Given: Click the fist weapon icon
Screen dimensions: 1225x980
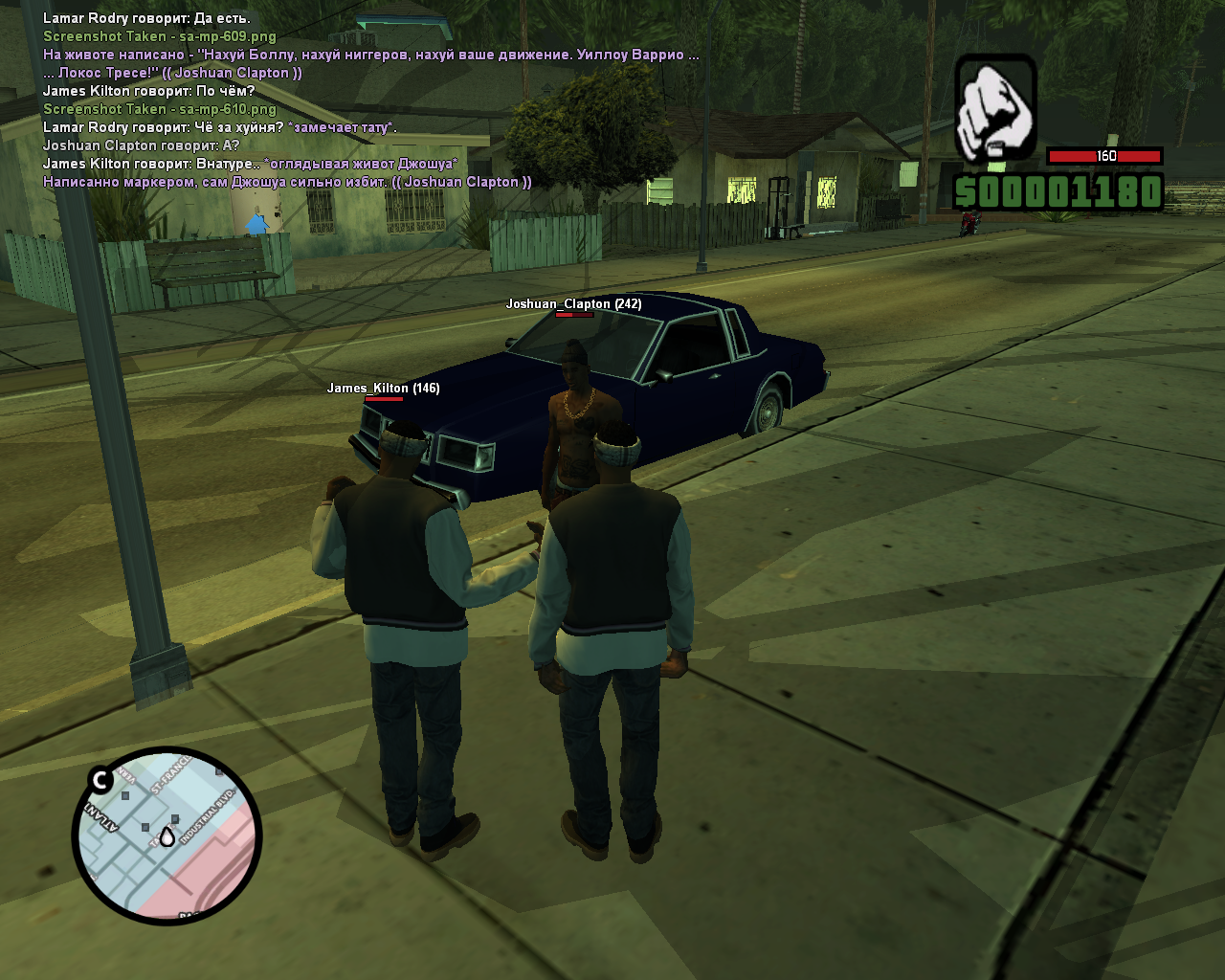Looking at the screenshot, I should [x=995, y=107].
